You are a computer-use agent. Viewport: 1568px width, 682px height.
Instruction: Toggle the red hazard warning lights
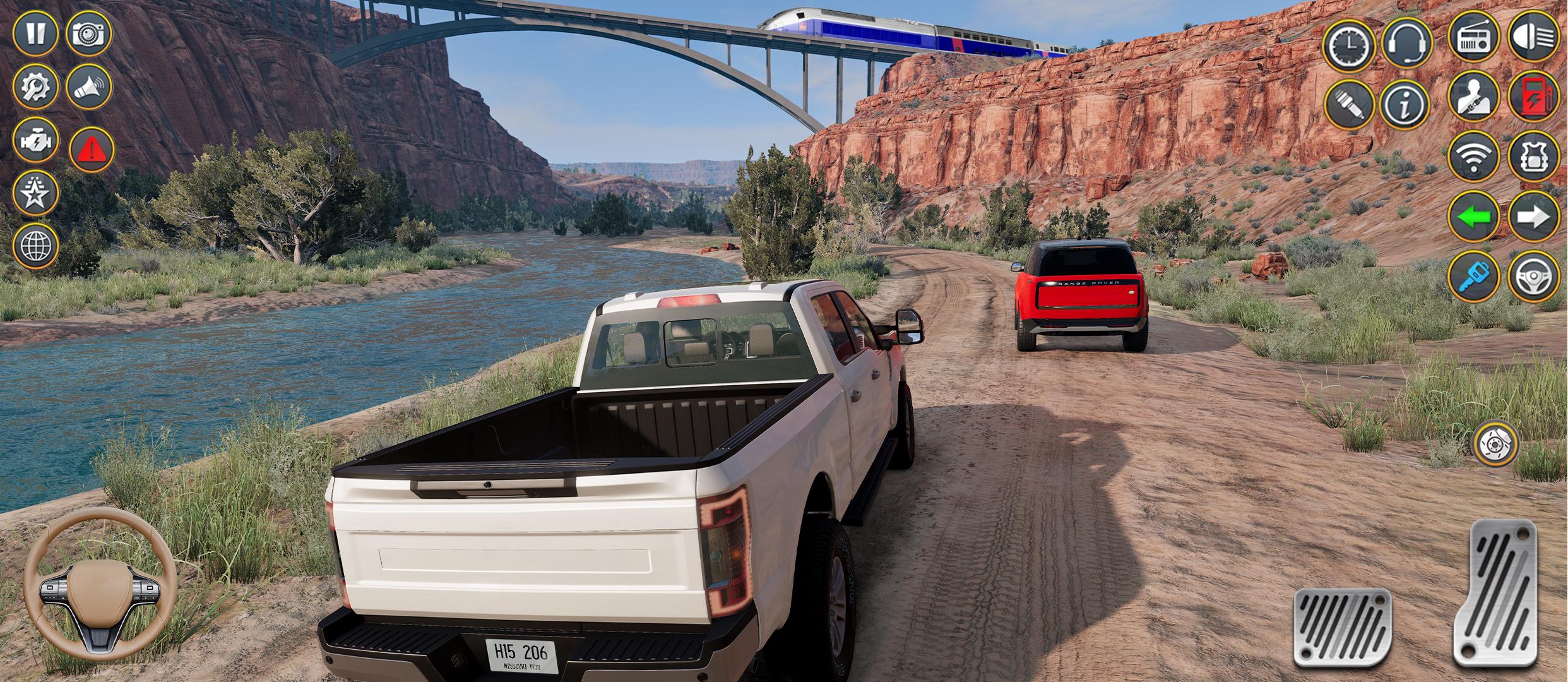pos(92,150)
